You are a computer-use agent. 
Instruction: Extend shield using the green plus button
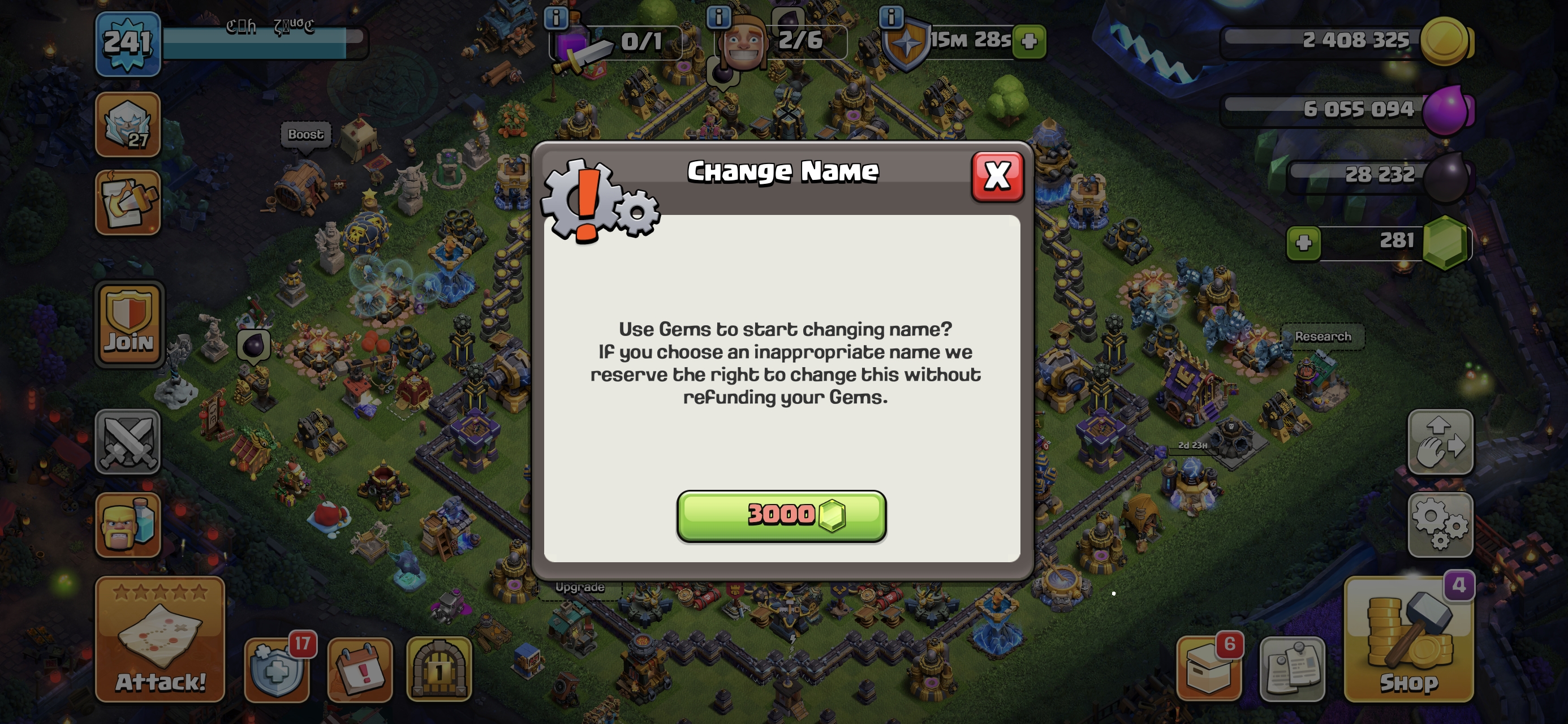1029,41
